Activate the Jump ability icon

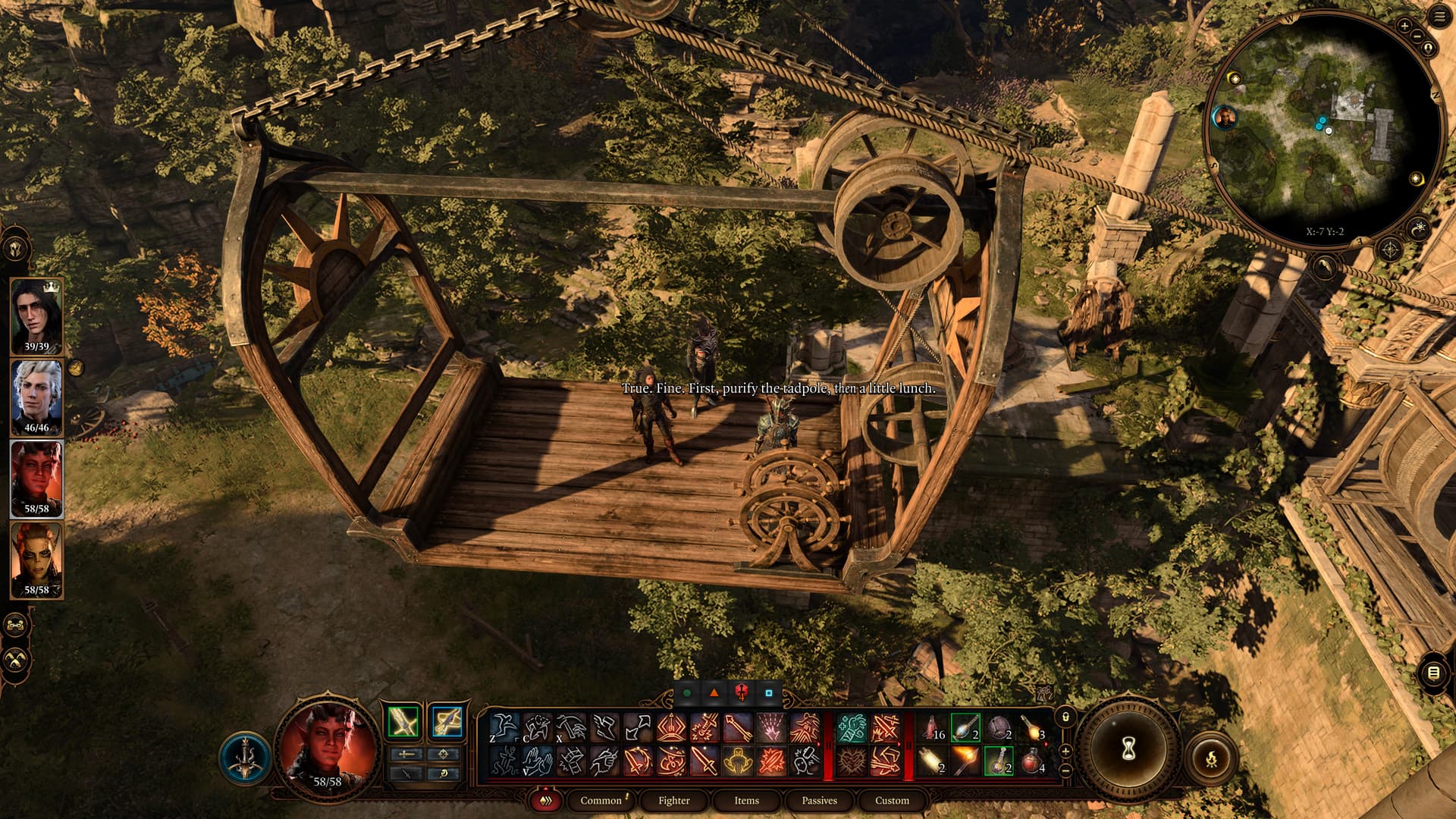coord(504,727)
